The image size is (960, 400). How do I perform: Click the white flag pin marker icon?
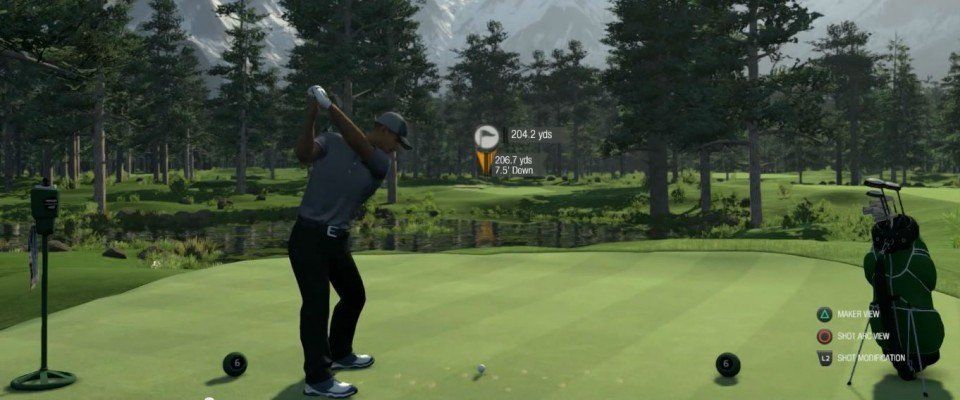487,136
